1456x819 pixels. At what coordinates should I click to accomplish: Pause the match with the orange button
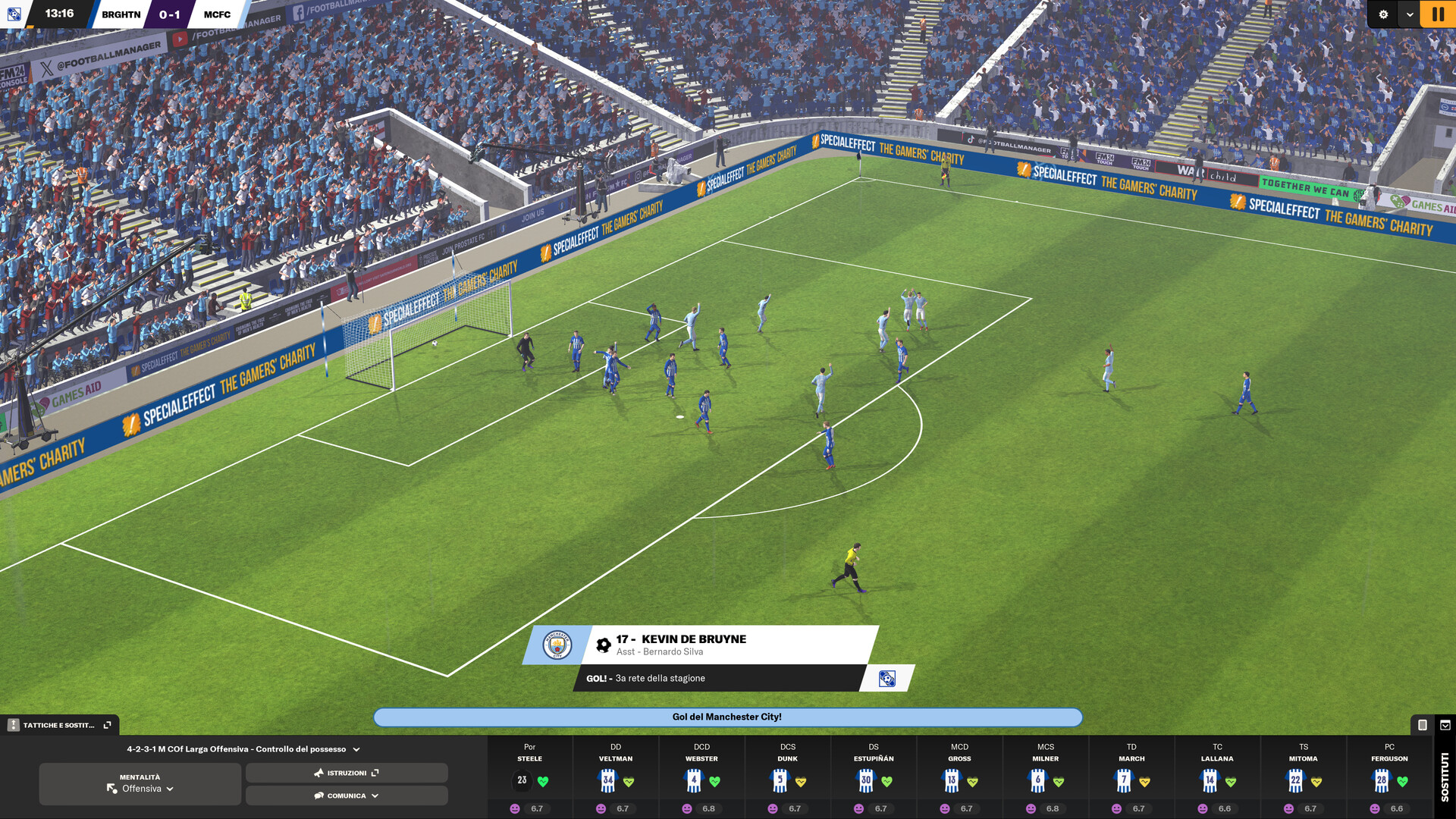[x=1438, y=14]
